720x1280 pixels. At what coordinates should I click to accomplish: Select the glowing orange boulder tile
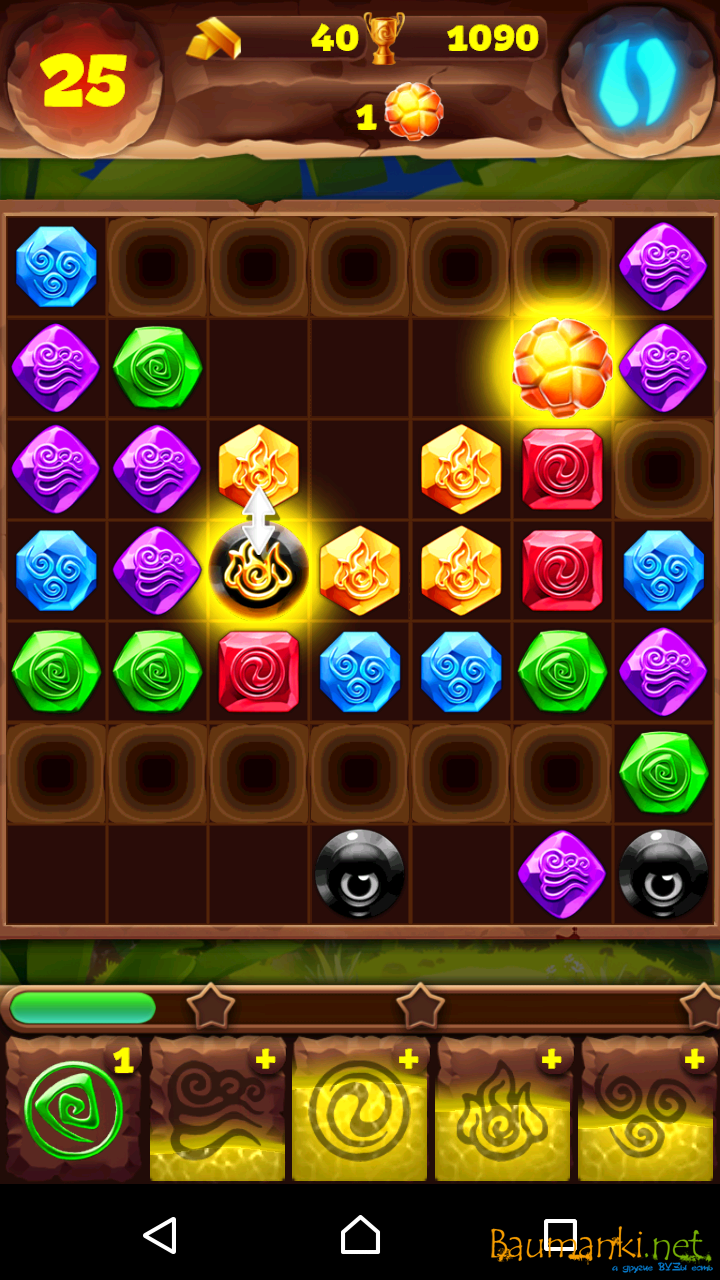(x=562, y=368)
